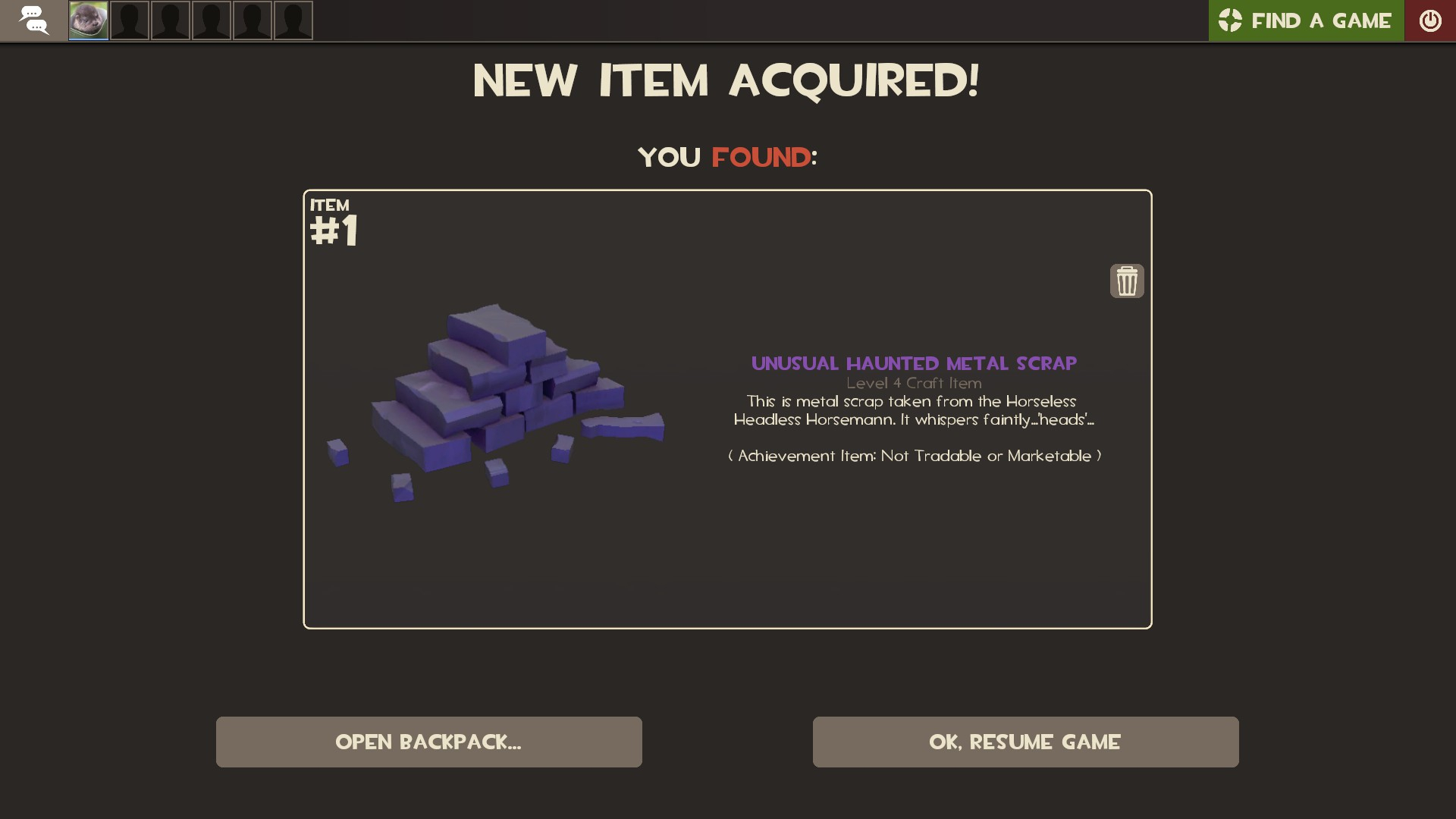1456x819 pixels.
Task: Open the chat speech bubbles icon
Action: pyautogui.click(x=33, y=20)
